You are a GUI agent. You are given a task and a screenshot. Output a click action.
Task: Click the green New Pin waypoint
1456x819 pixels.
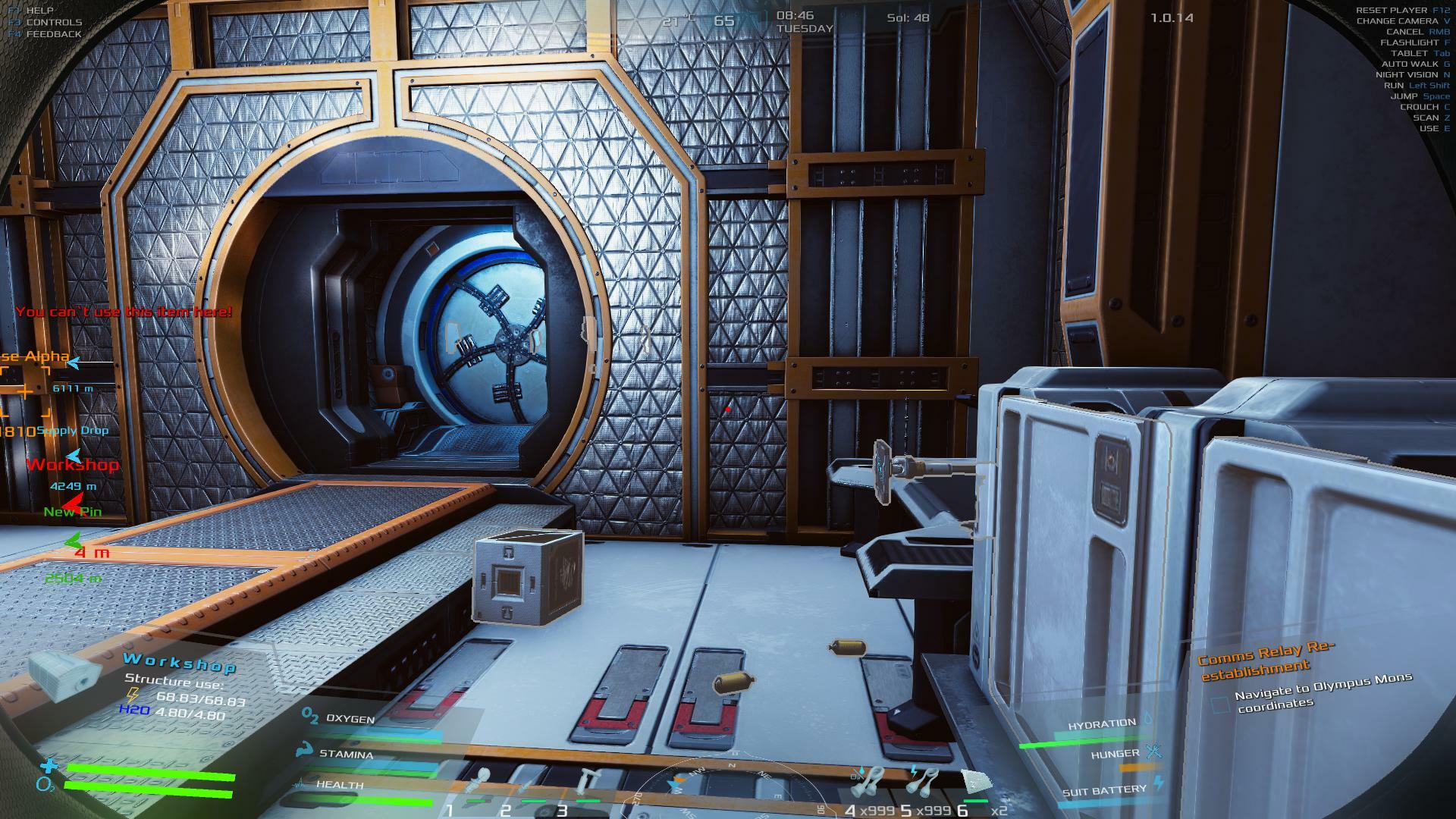[x=73, y=512]
